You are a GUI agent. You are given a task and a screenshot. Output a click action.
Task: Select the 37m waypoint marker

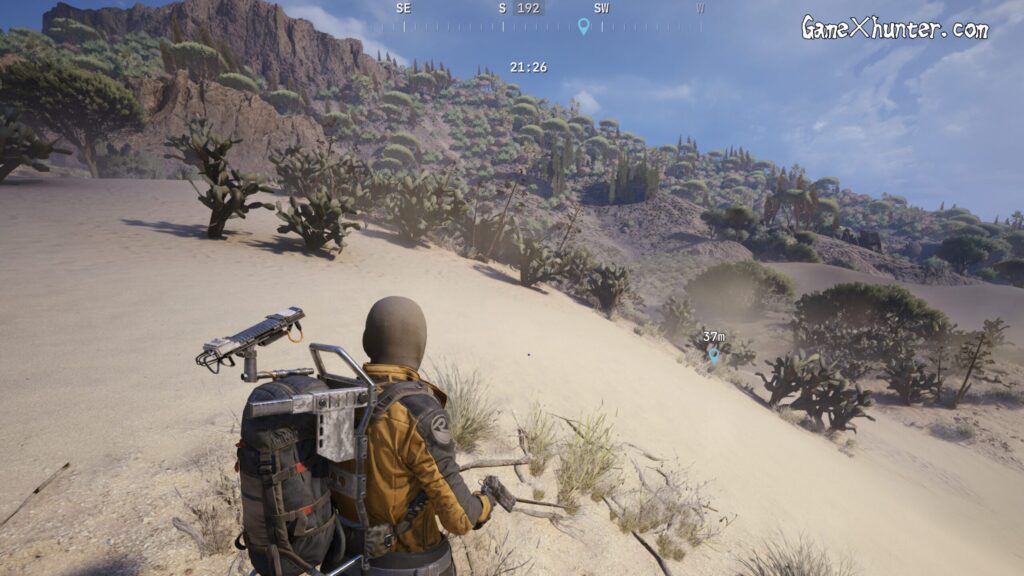coord(713,353)
